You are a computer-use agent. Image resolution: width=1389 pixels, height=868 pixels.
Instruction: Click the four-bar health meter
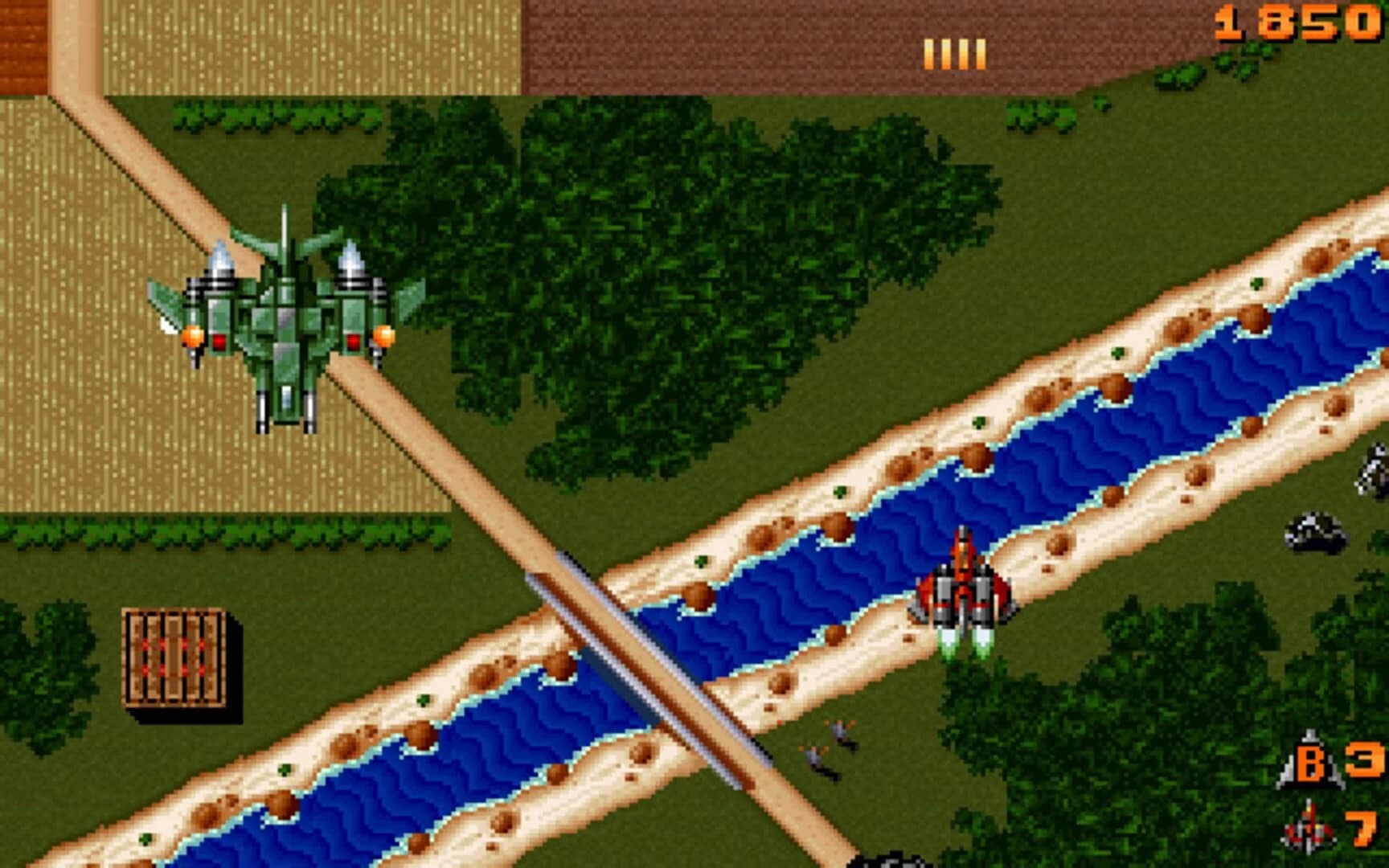[x=954, y=55]
